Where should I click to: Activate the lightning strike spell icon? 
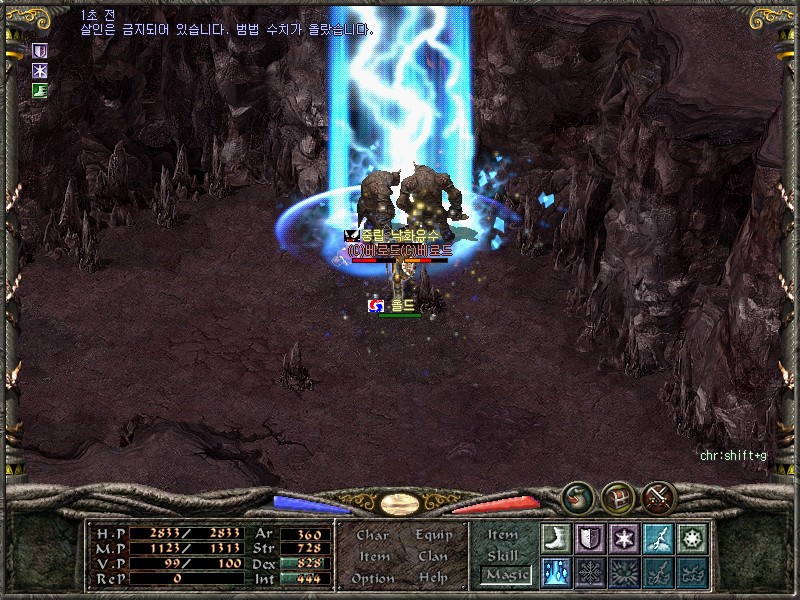point(658,538)
